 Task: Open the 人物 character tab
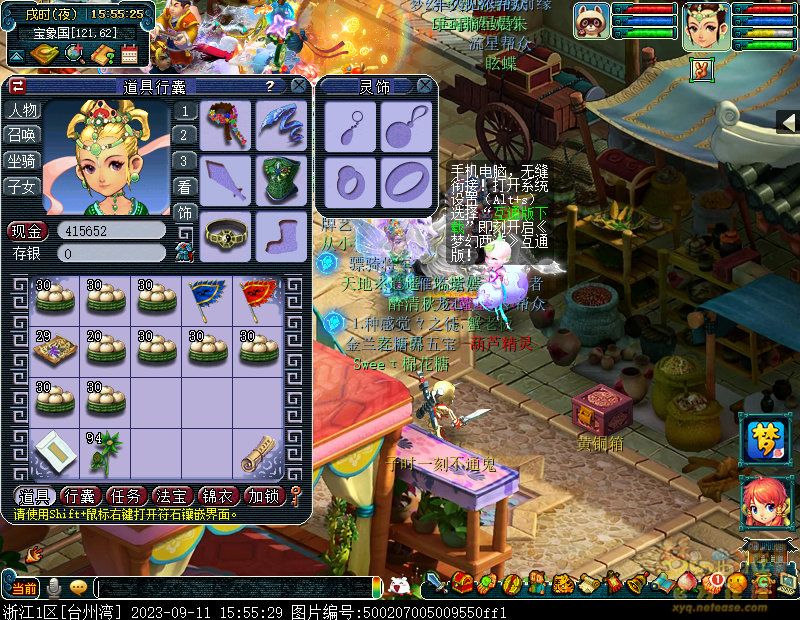pos(22,110)
